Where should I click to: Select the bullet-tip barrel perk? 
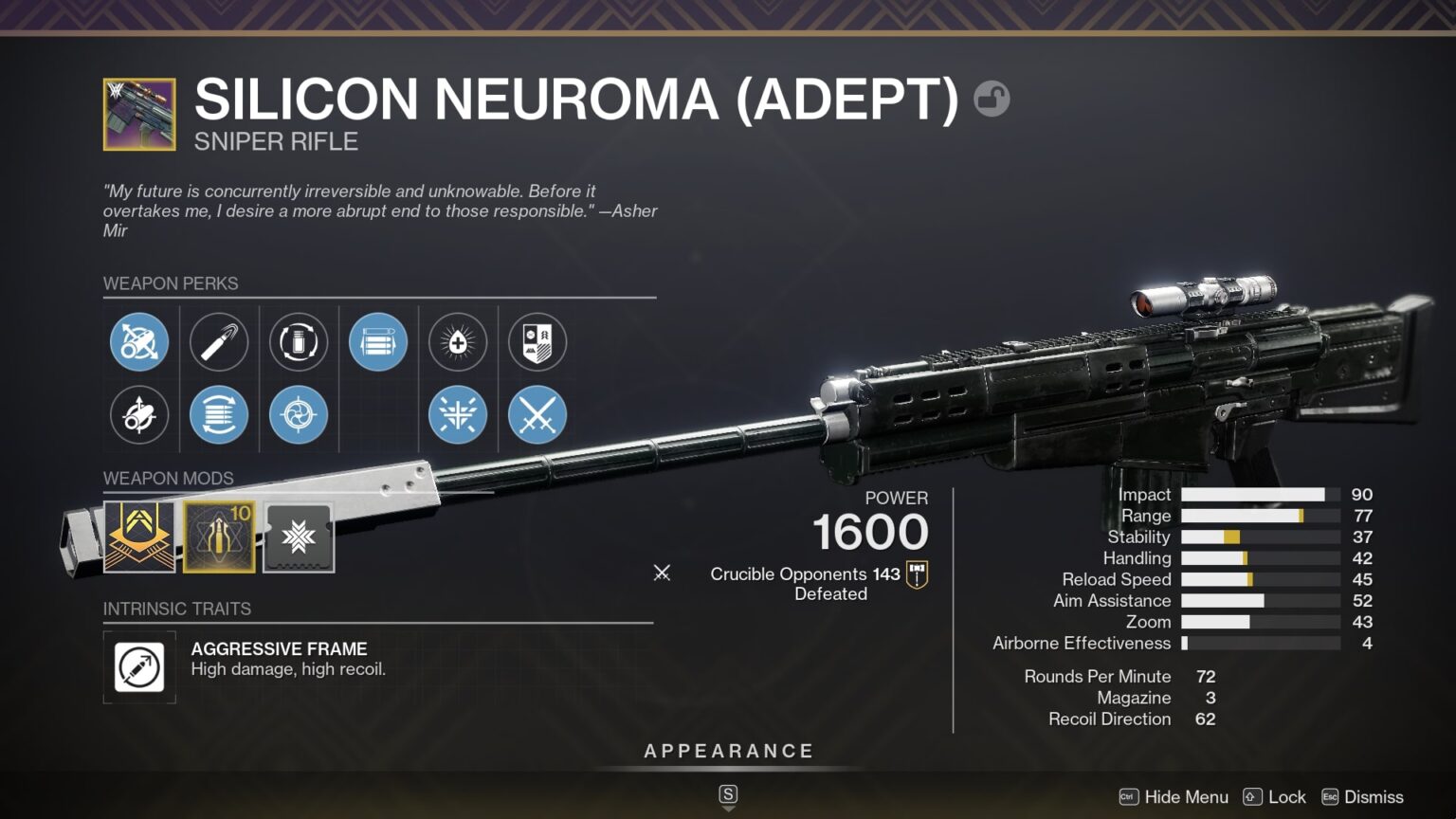point(219,342)
